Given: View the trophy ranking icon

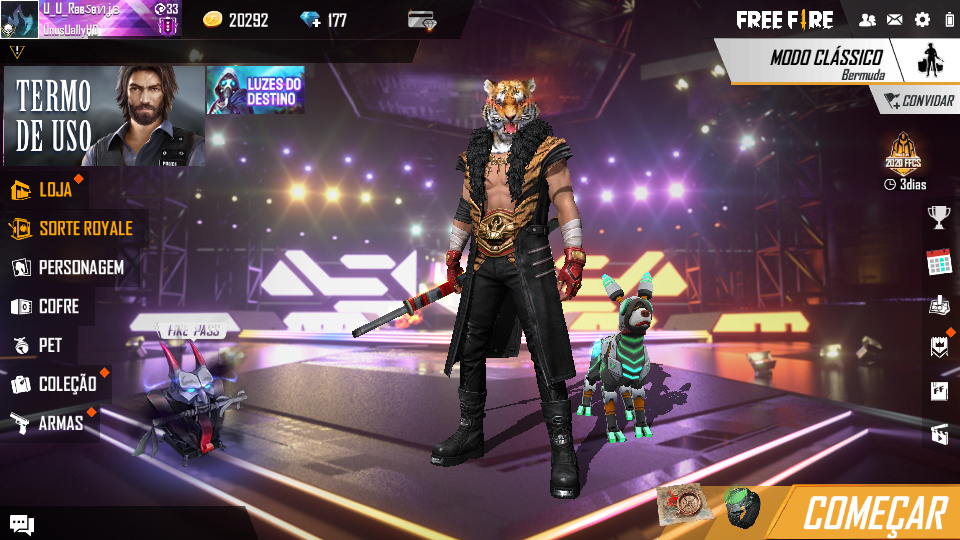Looking at the screenshot, I should click(x=938, y=216).
